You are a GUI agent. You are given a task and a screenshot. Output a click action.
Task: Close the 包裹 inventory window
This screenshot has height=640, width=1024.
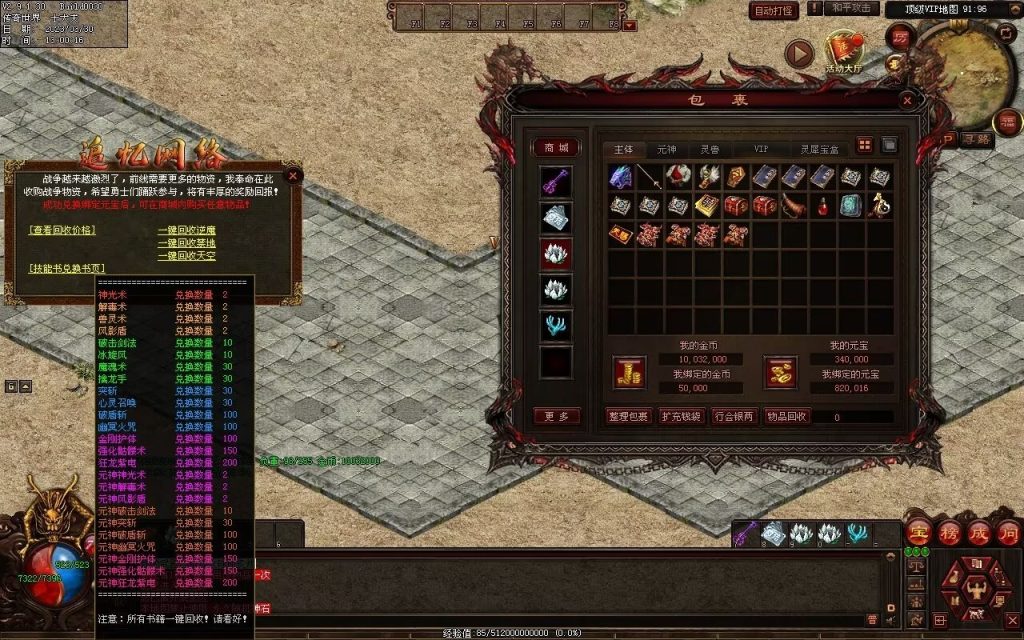click(906, 100)
